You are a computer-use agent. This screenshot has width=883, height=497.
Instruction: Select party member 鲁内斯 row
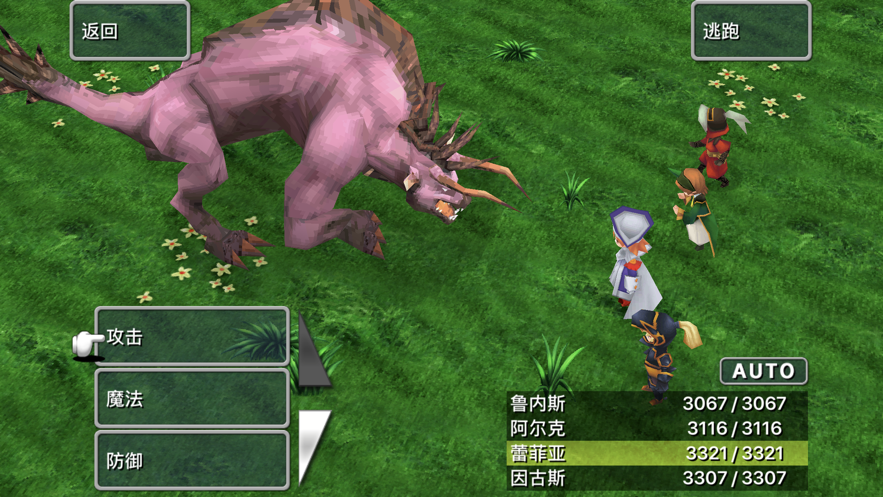pyautogui.click(x=657, y=403)
